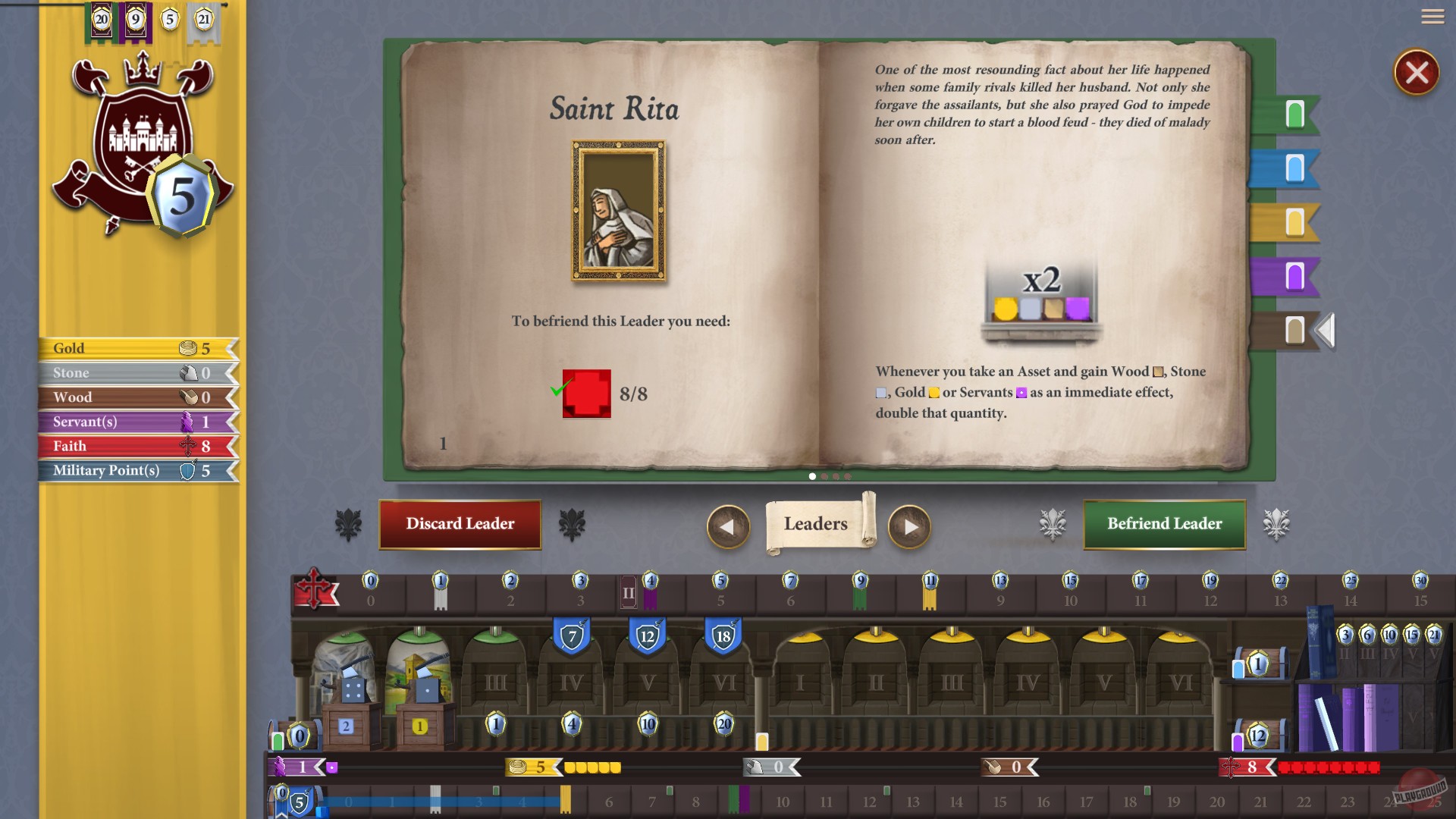Select the second carousel dot below the book
This screenshot has width=1456, height=819.
825,476
